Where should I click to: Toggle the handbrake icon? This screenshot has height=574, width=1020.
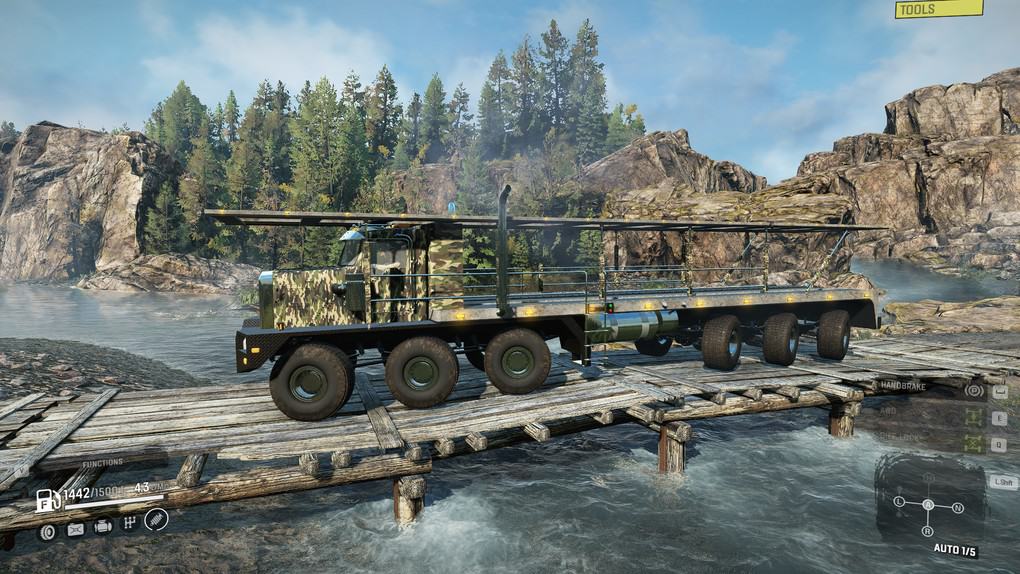point(972,391)
